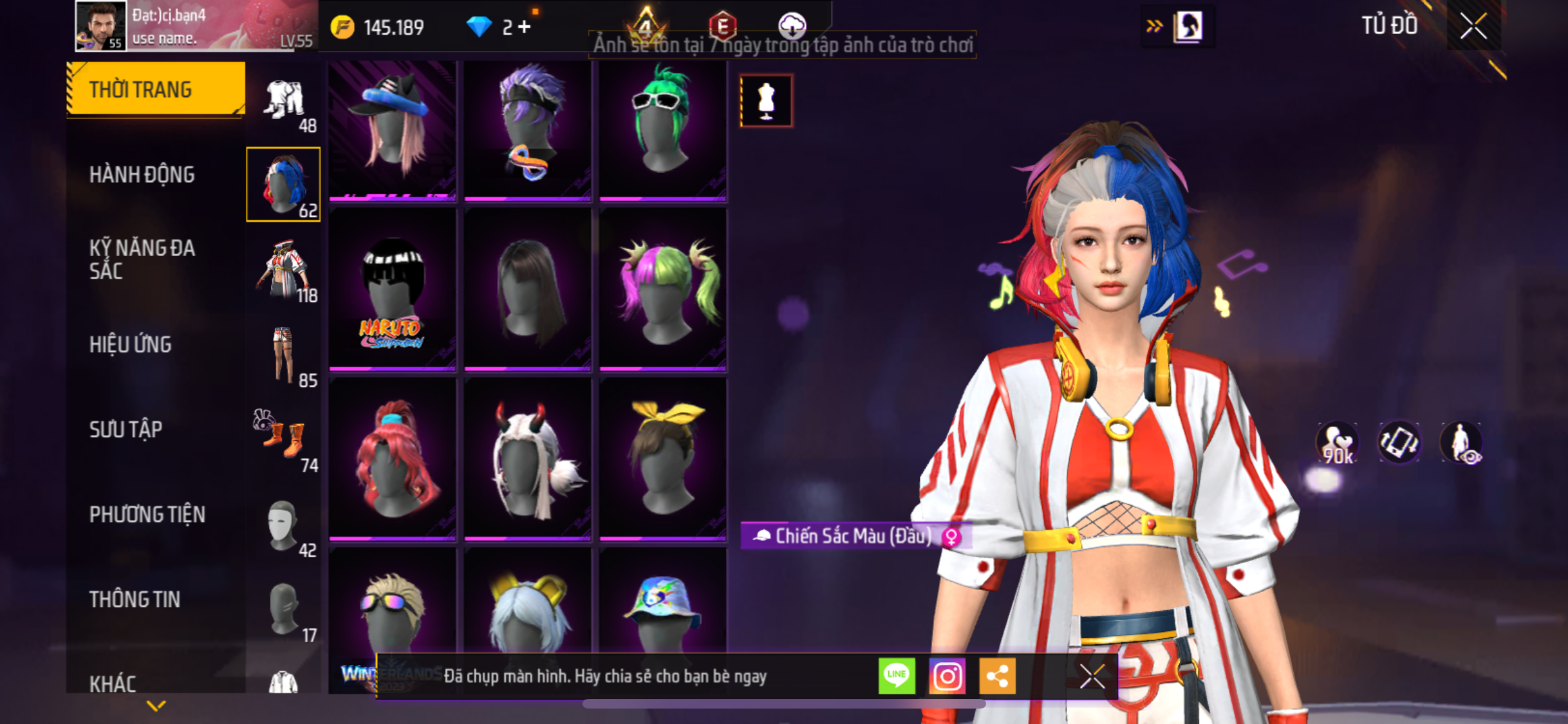Share screenshot via LINE
Viewport: 1568px width, 724px height.
click(x=897, y=676)
